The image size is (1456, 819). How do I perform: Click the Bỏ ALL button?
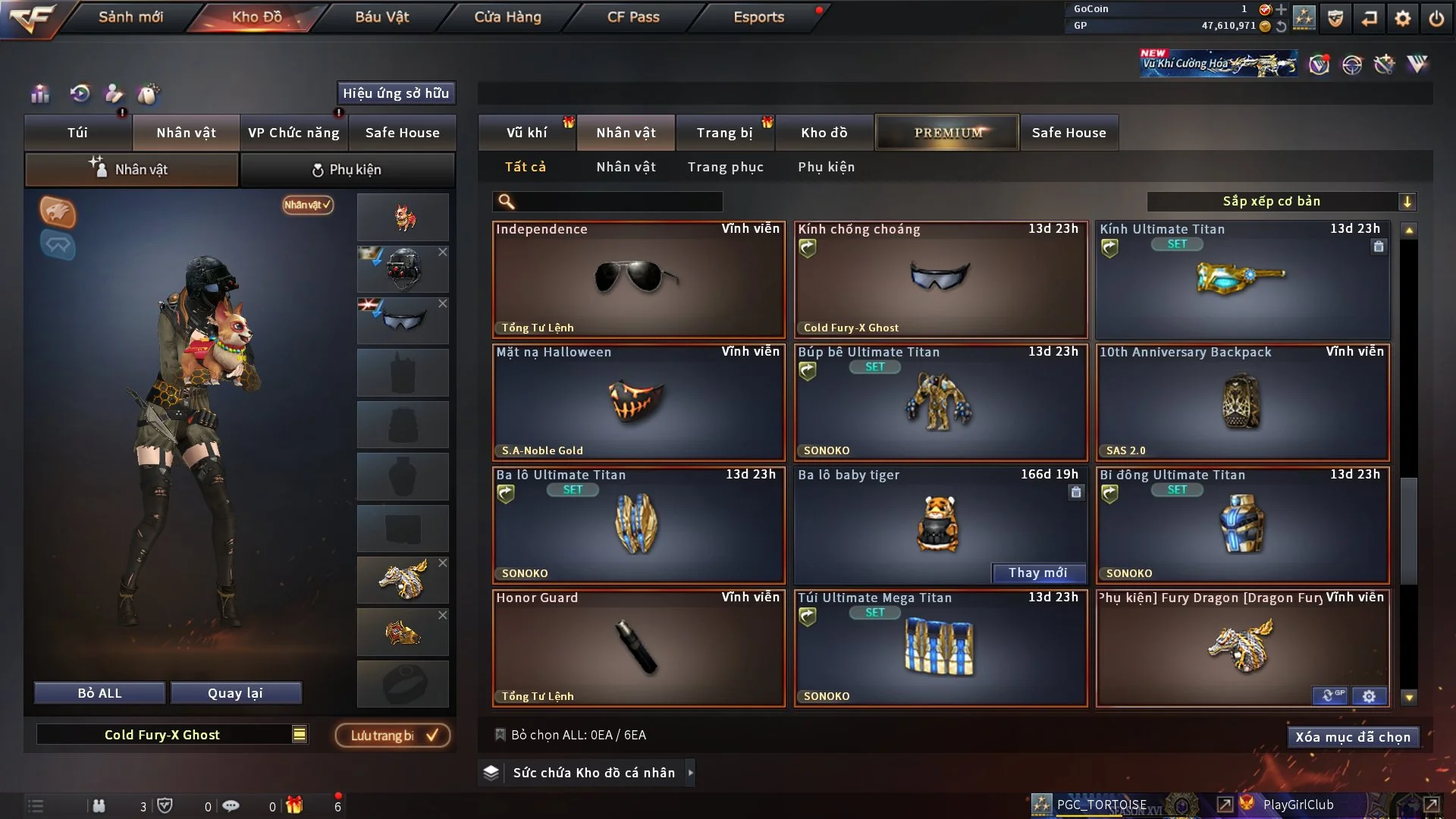[x=99, y=693]
